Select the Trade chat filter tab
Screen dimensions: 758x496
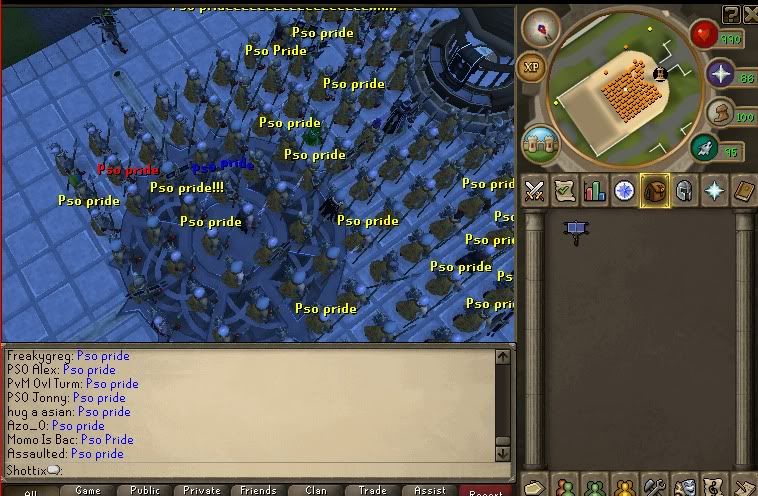click(x=373, y=490)
